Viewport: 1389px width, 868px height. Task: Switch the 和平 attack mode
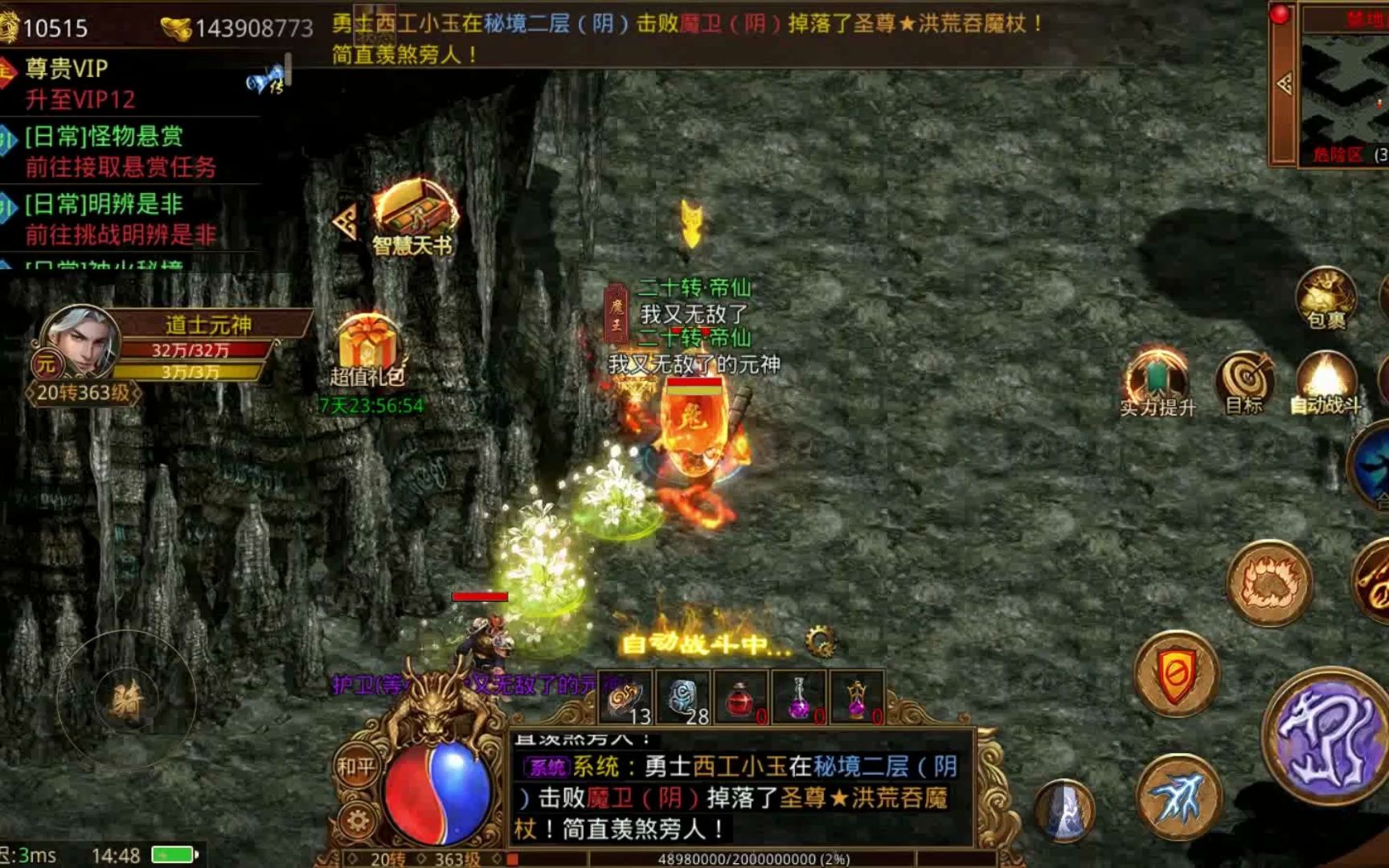pyautogui.click(x=356, y=768)
